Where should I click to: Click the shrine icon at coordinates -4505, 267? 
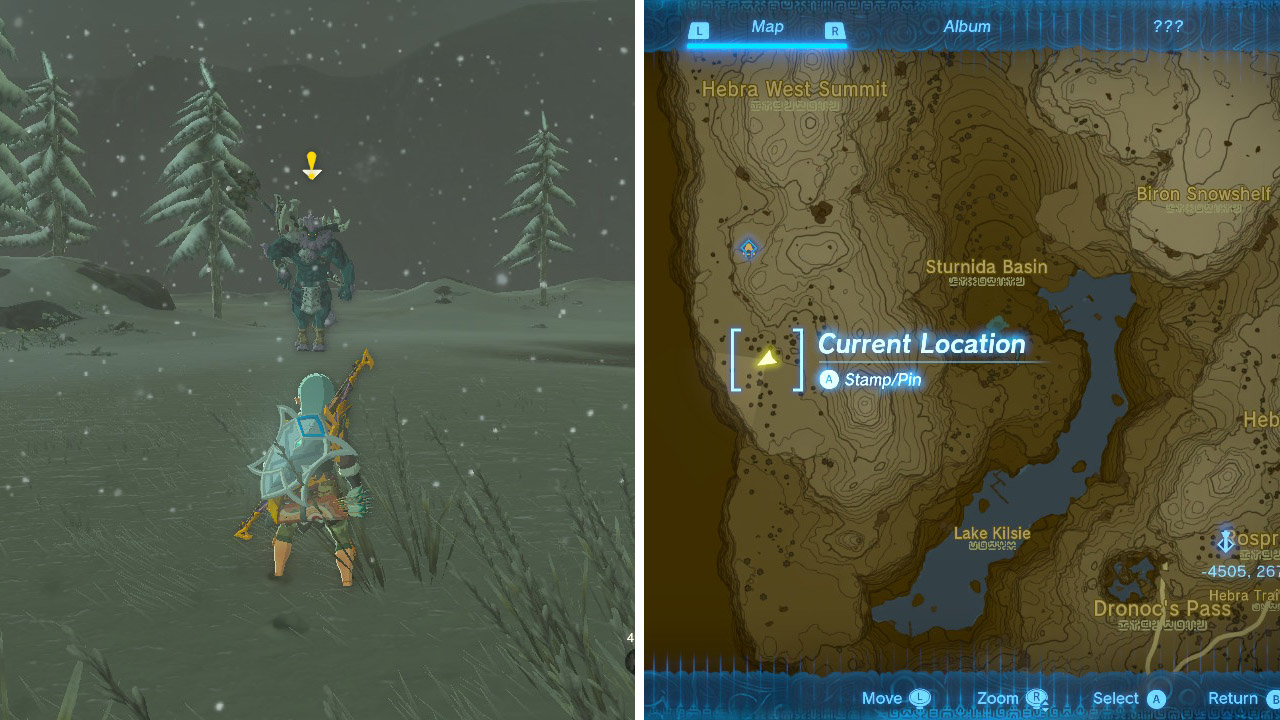coord(1227,539)
